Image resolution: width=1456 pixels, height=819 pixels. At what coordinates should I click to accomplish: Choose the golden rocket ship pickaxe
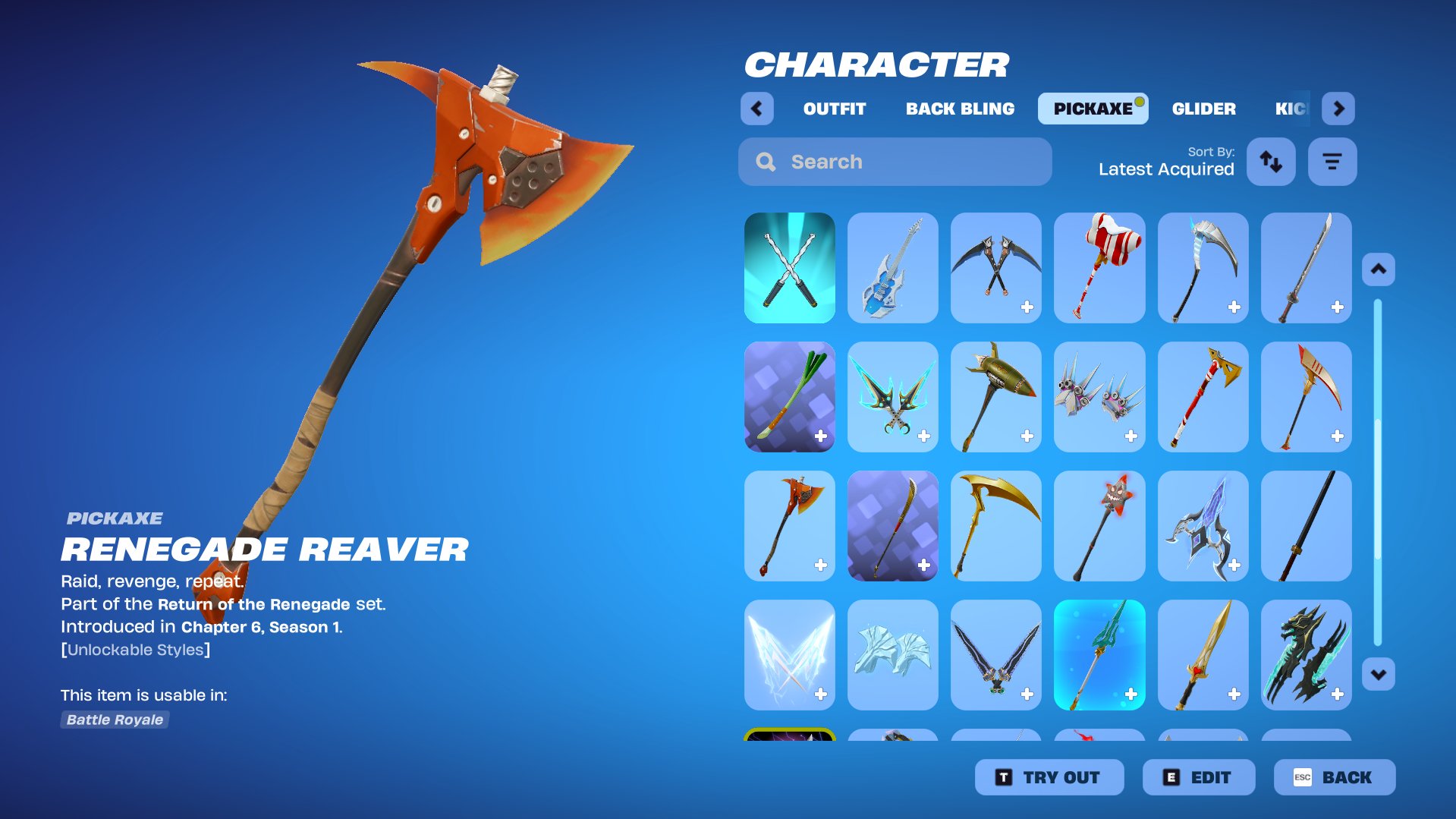pyautogui.click(x=996, y=397)
